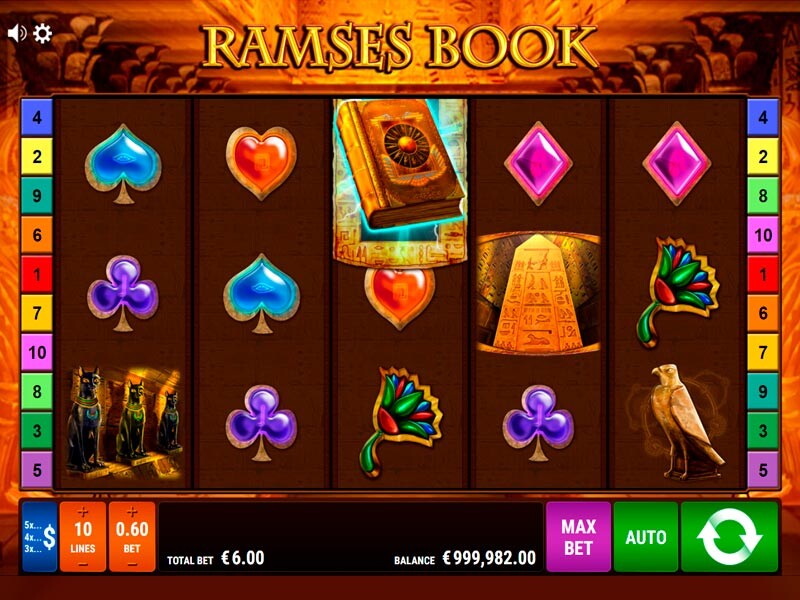The width and height of the screenshot is (800, 600).
Task: Spin the reels with the green arrows button
Action: tap(729, 537)
